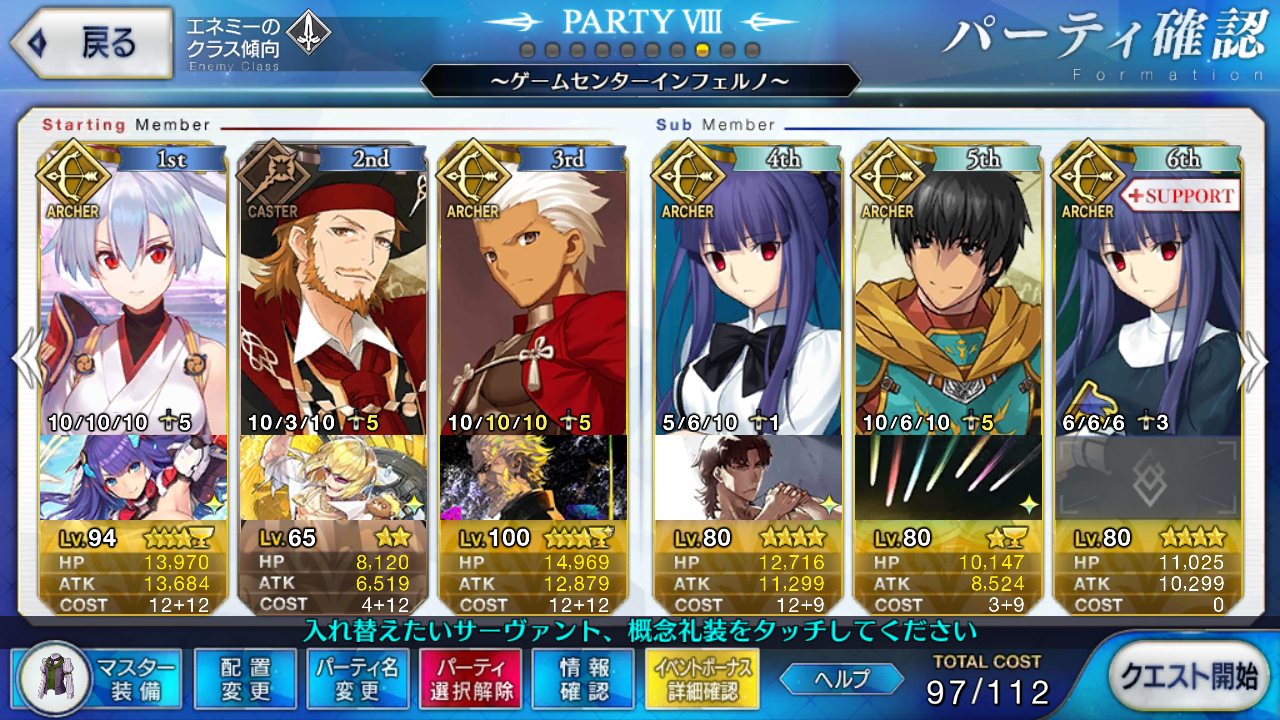
Task: Select the 6th slot support servant
Action: 1148,300
